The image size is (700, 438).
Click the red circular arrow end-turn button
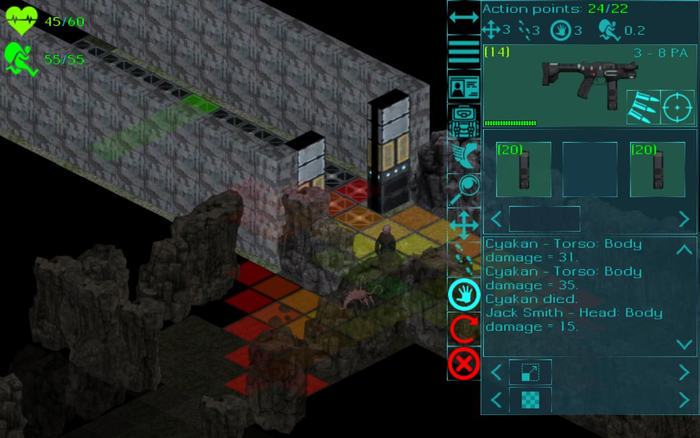click(x=464, y=329)
